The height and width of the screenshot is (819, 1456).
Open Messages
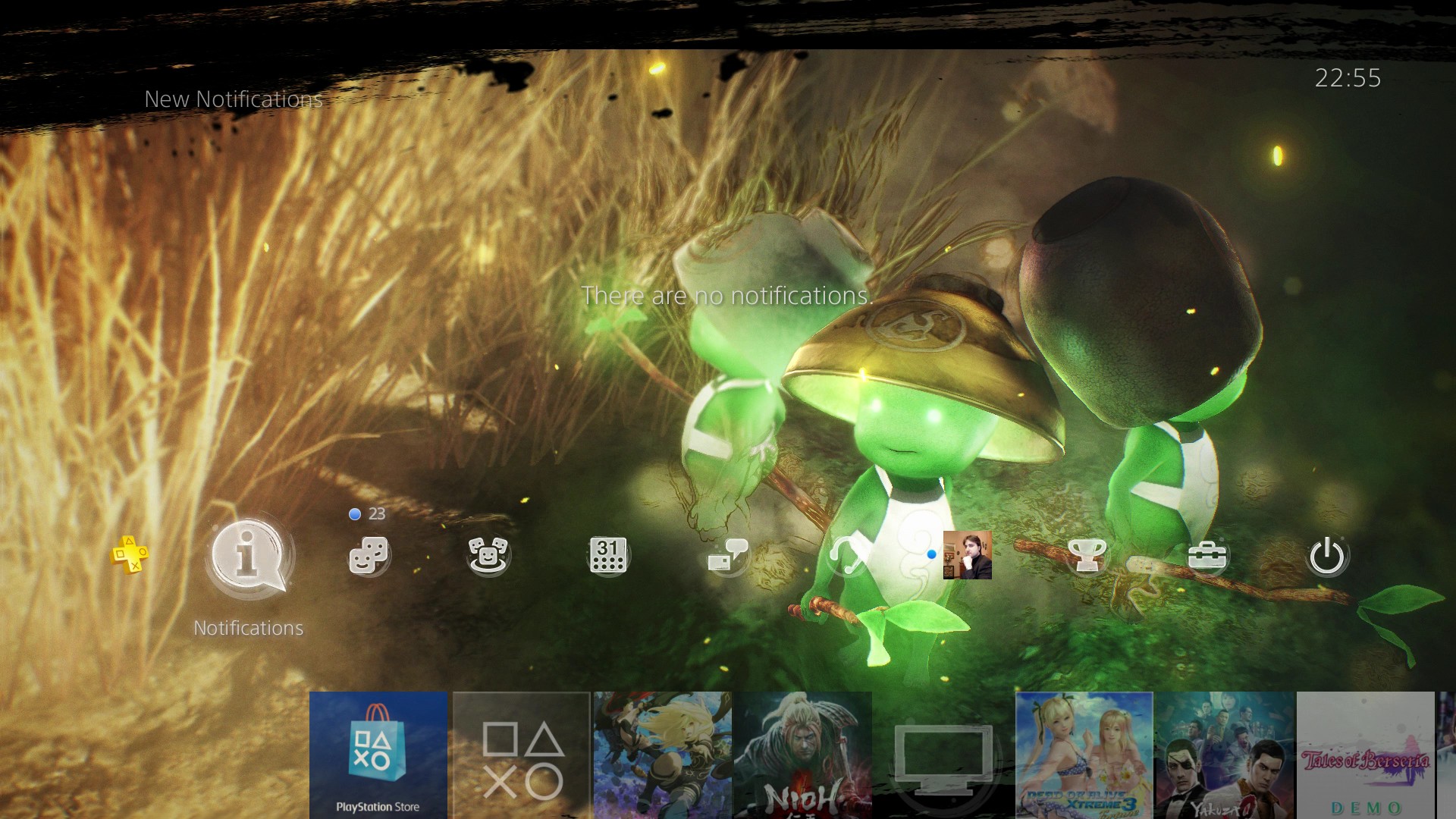coord(730,556)
